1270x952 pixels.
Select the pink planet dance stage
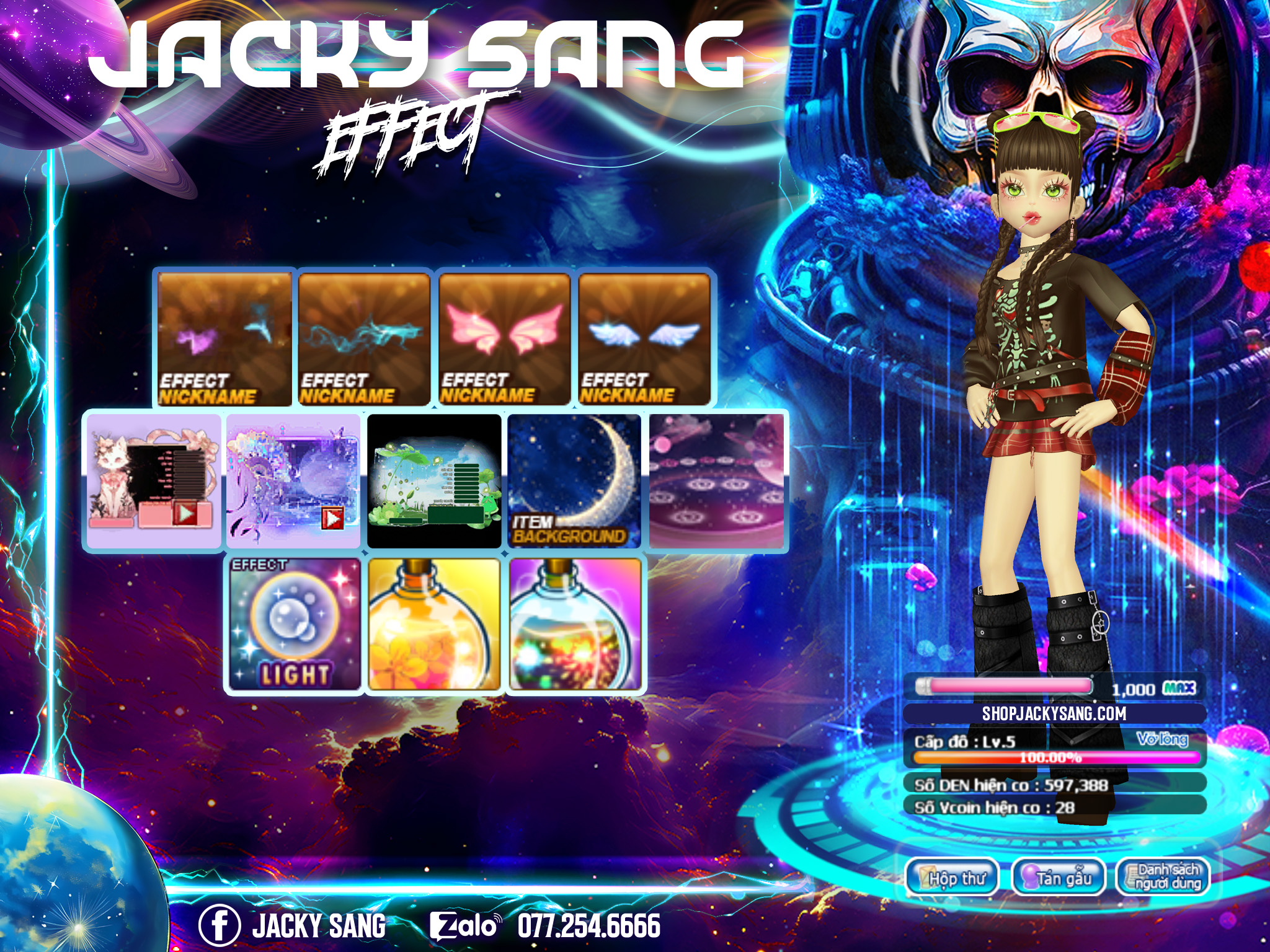pyautogui.click(x=716, y=481)
